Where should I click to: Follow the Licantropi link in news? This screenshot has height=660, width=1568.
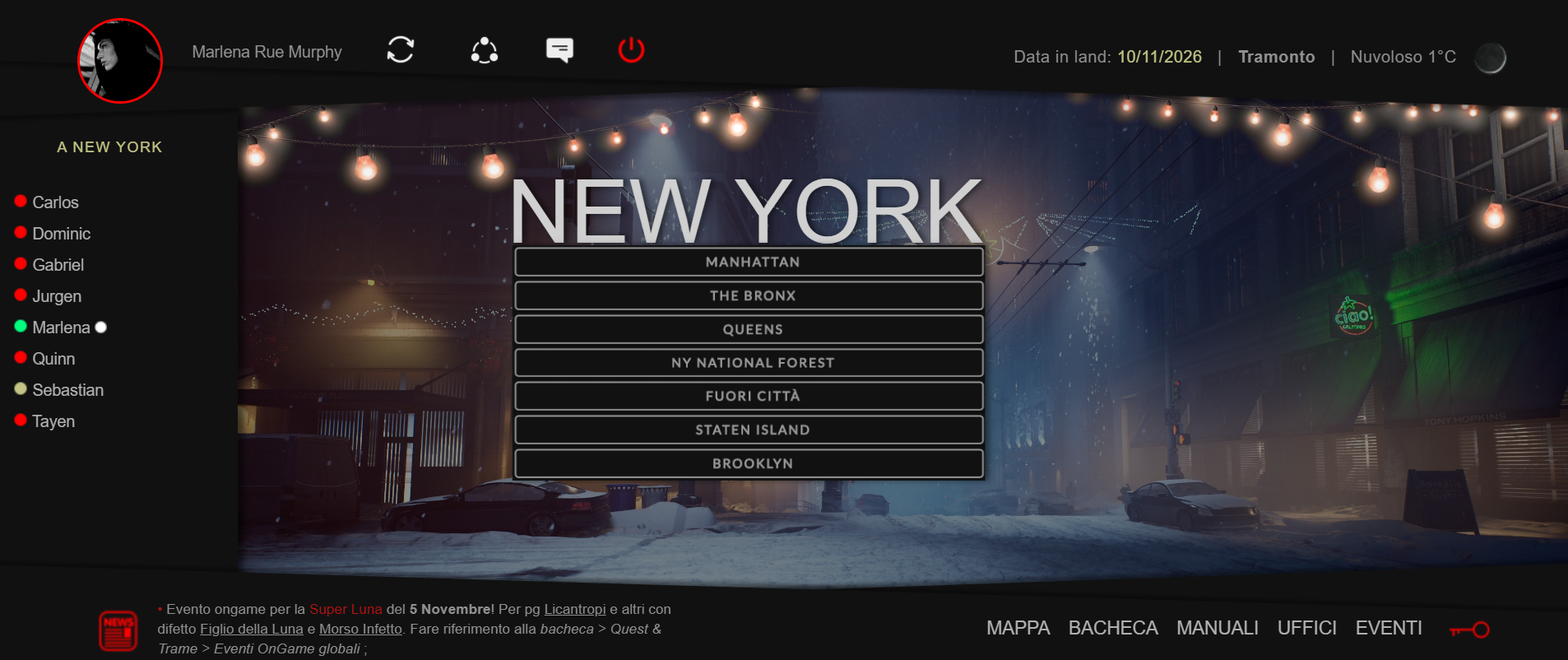tap(574, 609)
